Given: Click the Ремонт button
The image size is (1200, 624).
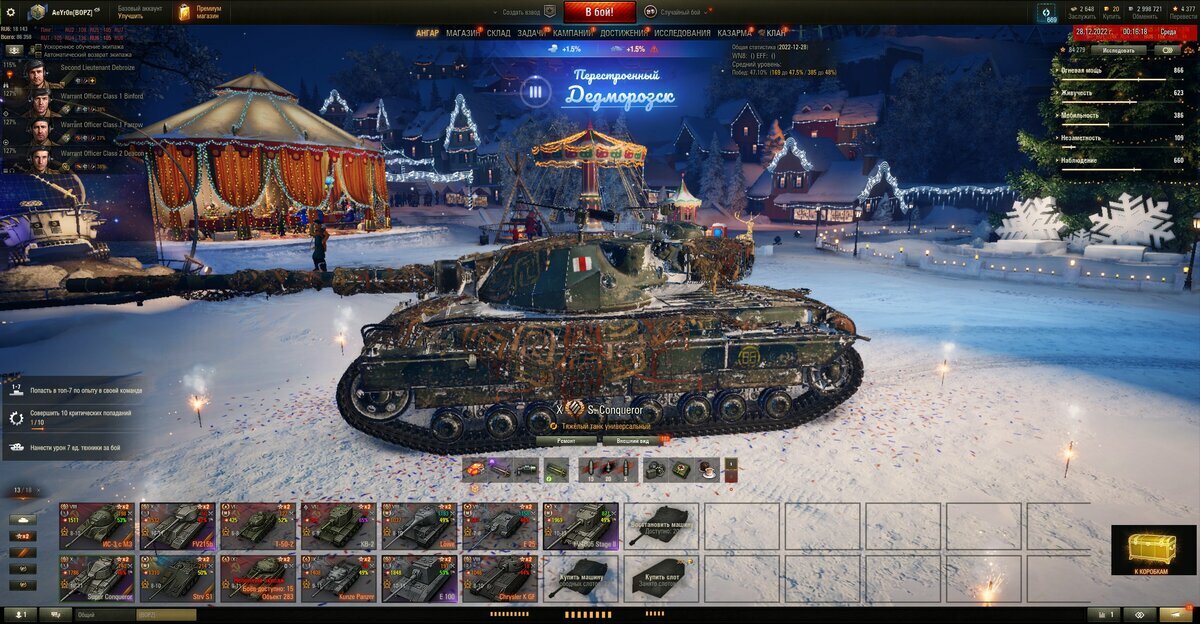Looking at the screenshot, I should (x=565, y=440).
